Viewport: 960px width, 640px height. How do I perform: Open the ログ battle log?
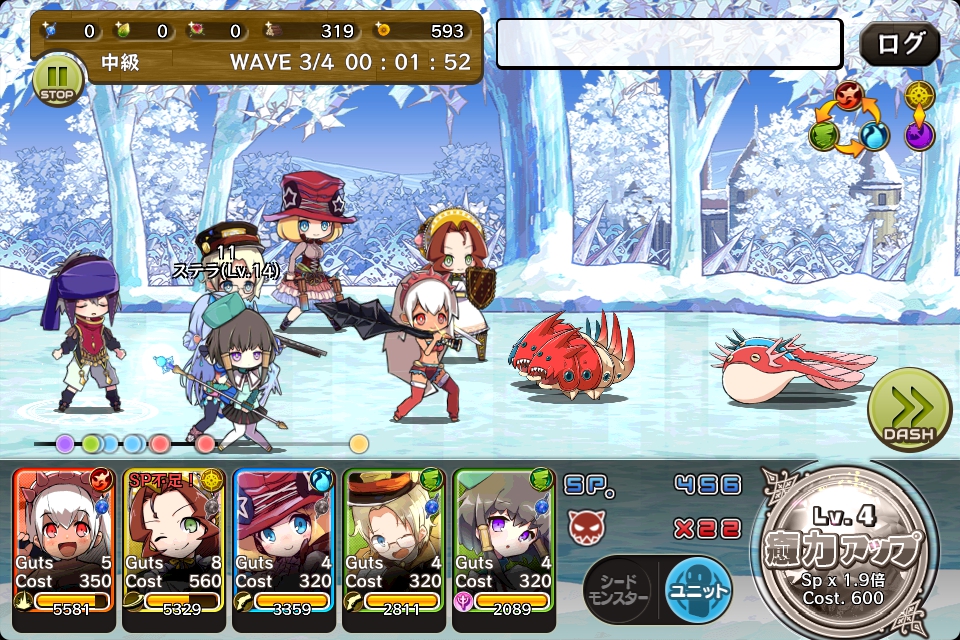pos(899,45)
